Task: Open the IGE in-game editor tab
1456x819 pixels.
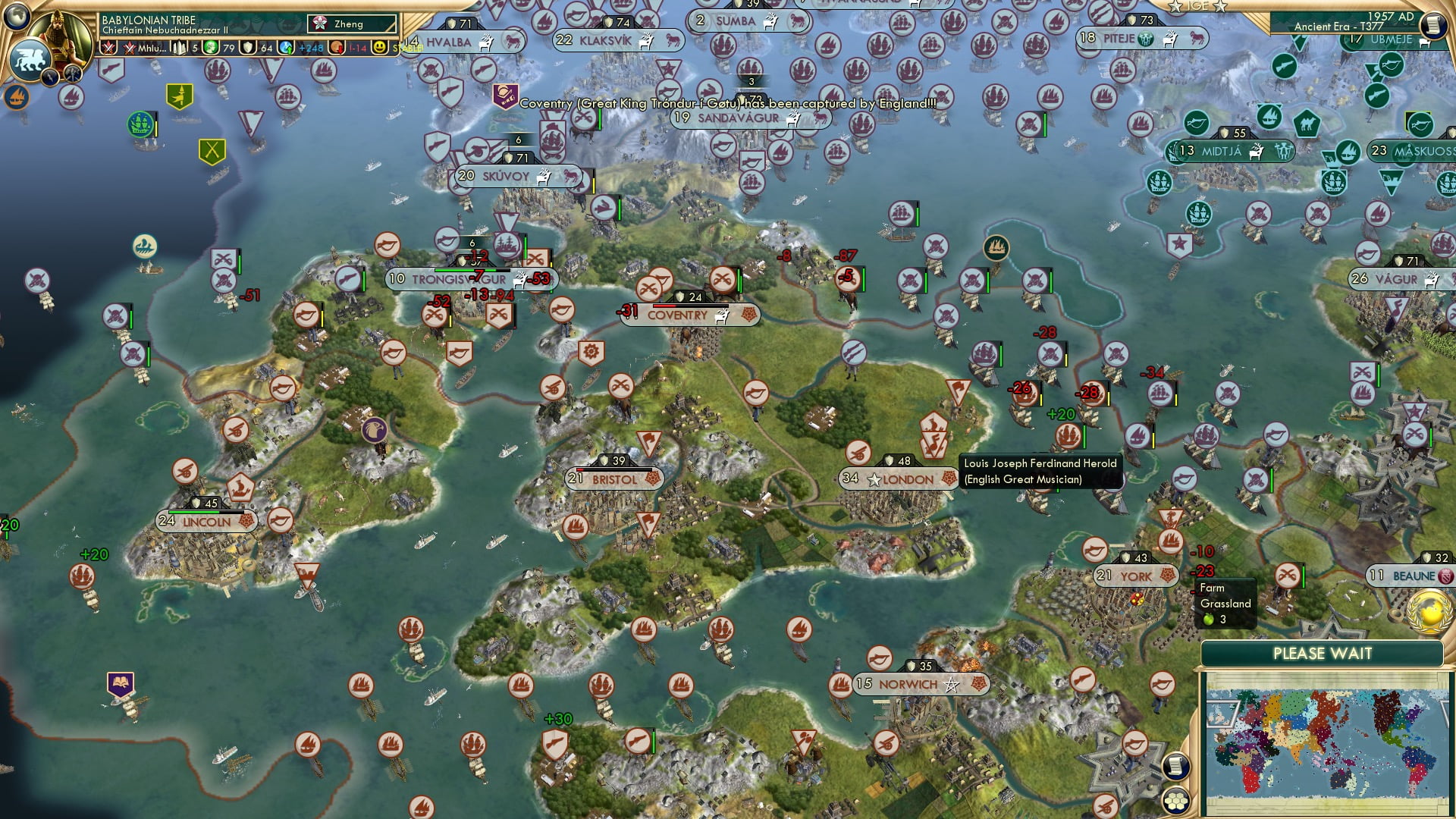Action: coord(1197,6)
